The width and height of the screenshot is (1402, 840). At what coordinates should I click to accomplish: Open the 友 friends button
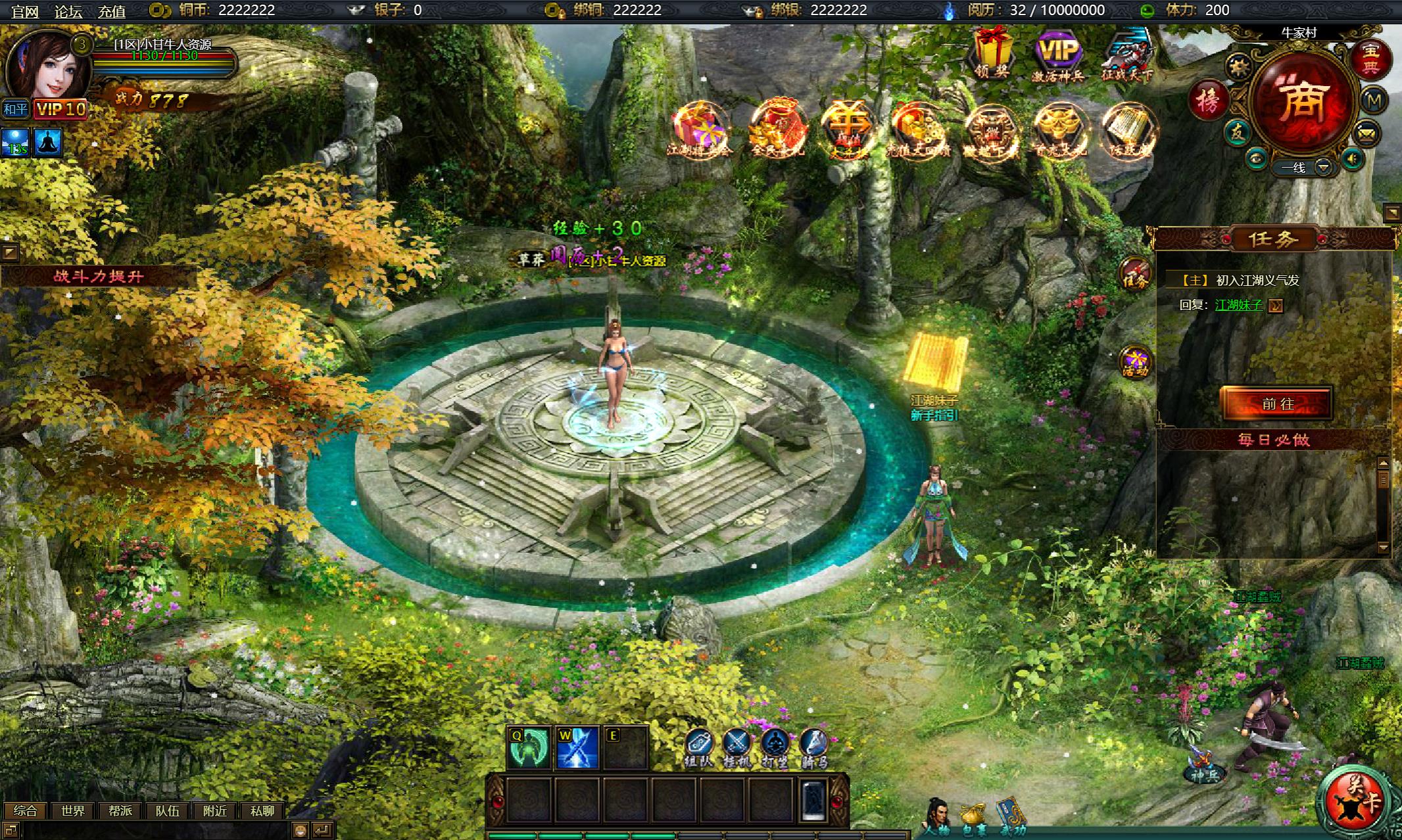click(1238, 133)
